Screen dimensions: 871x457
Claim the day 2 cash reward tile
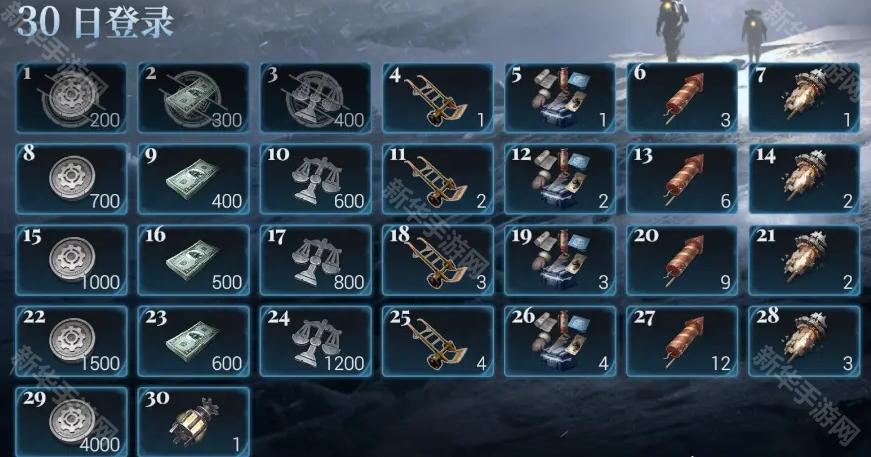coord(194,97)
